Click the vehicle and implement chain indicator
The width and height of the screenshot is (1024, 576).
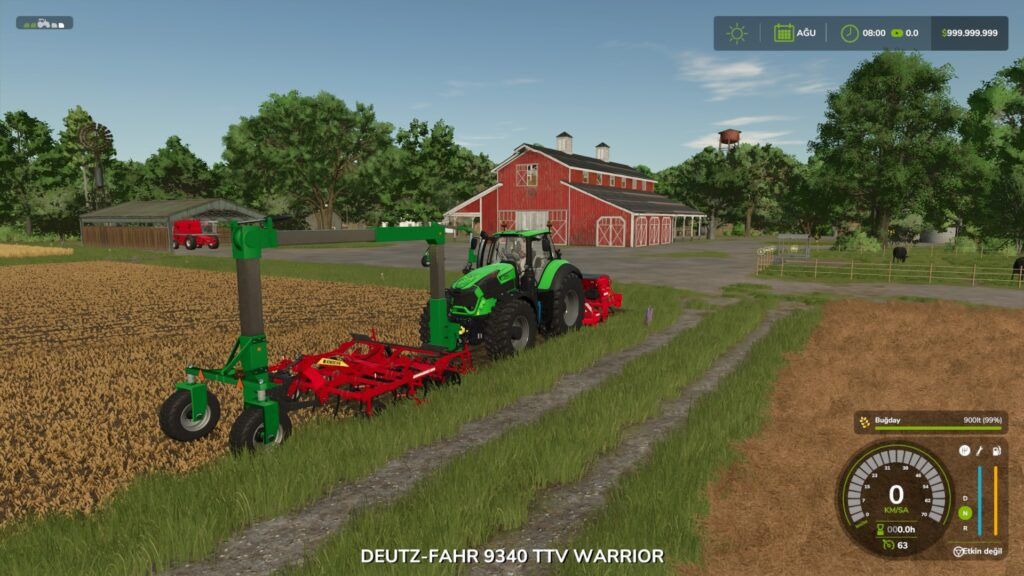[44, 22]
